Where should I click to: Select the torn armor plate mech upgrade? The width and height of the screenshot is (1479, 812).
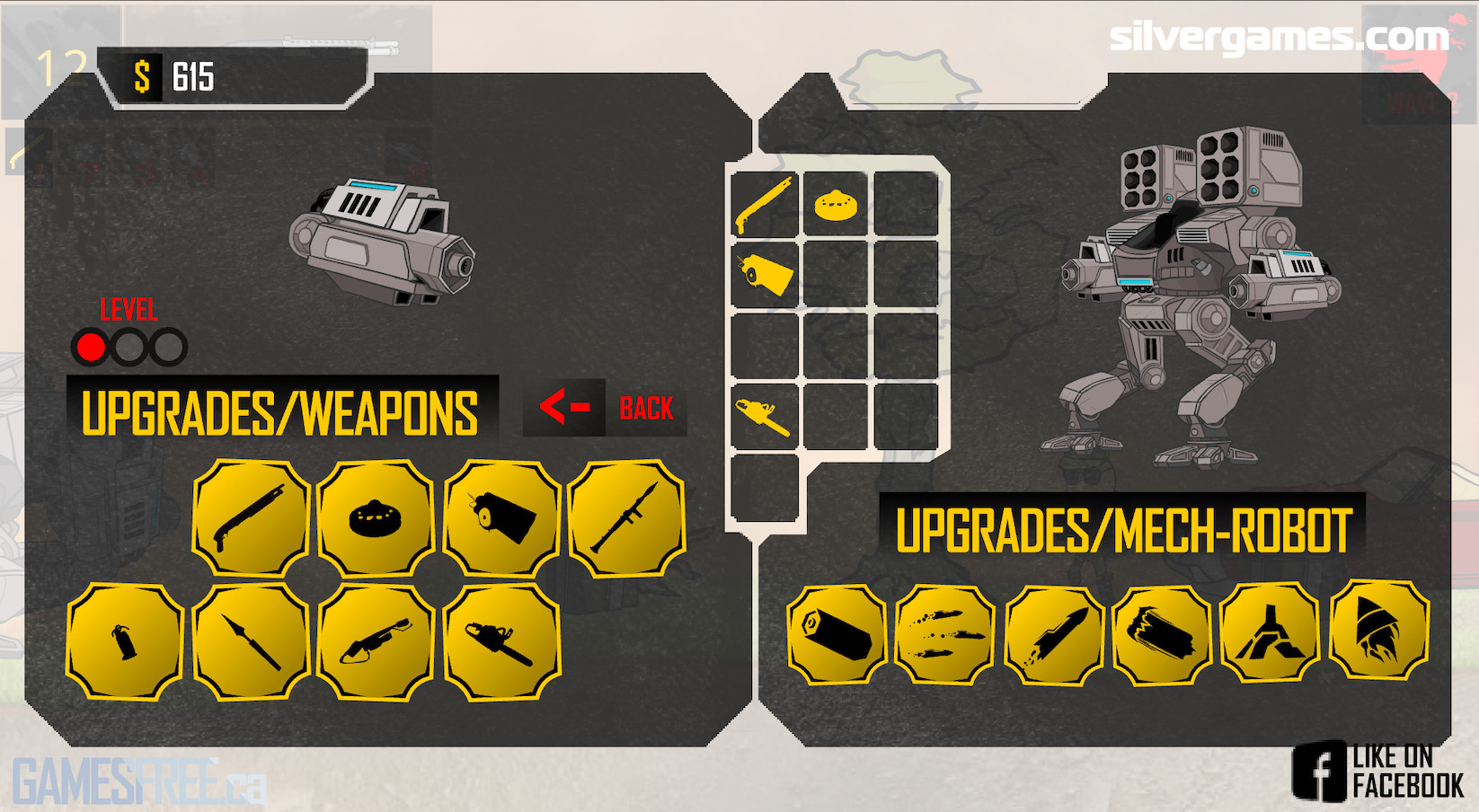click(x=1162, y=635)
